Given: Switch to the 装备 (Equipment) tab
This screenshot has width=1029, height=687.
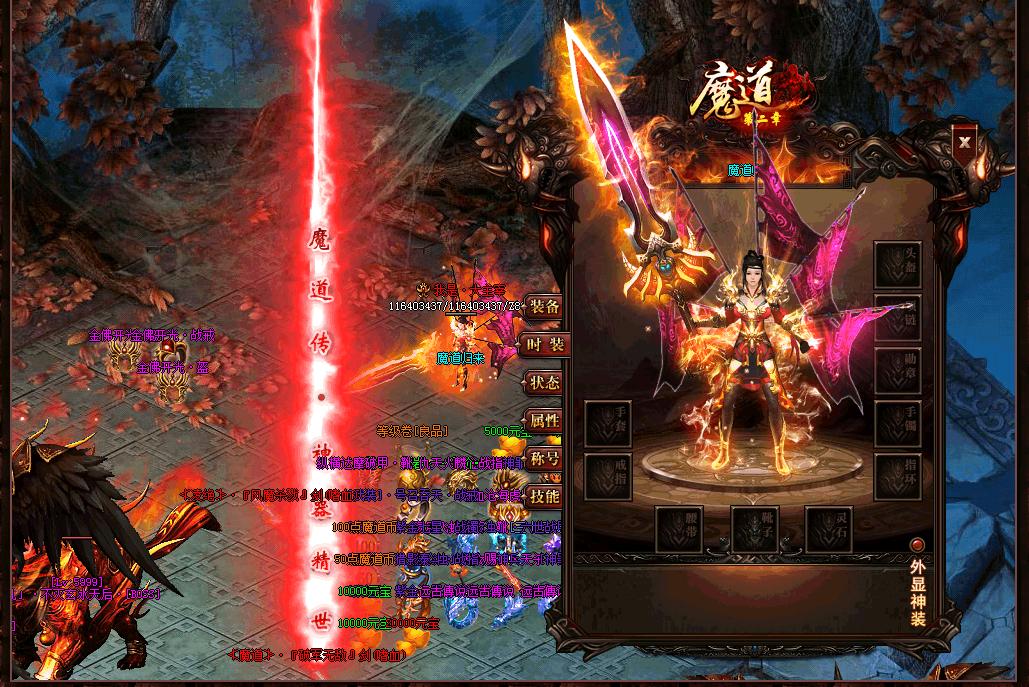Looking at the screenshot, I should pos(545,307).
